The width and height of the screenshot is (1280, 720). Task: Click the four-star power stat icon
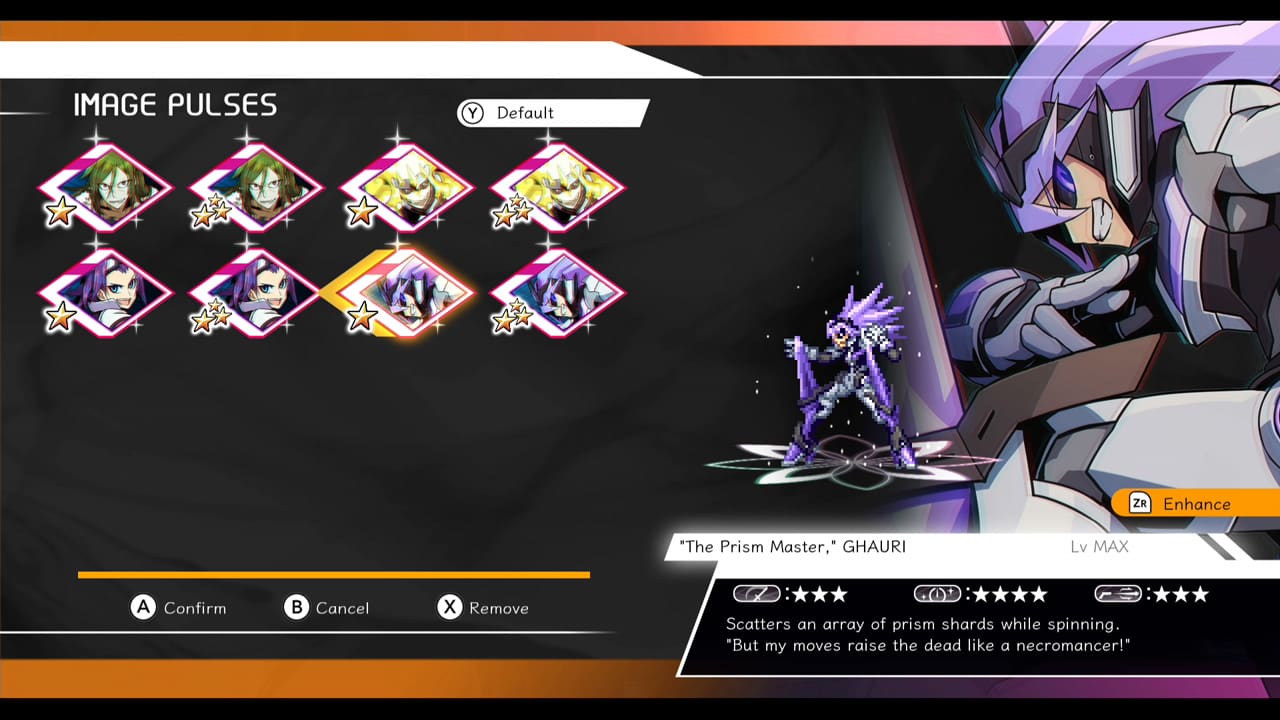(x=940, y=593)
